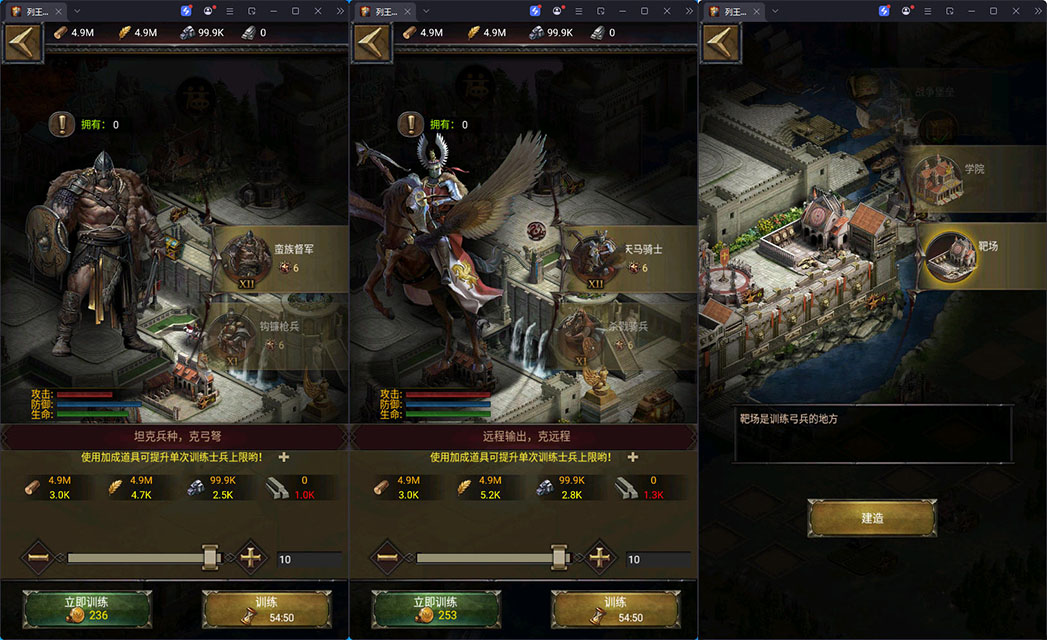Open the exclamation info icon beside 蛮族督军 portrait
Viewport: 1047px width, 640px height.
coord(62,124)
